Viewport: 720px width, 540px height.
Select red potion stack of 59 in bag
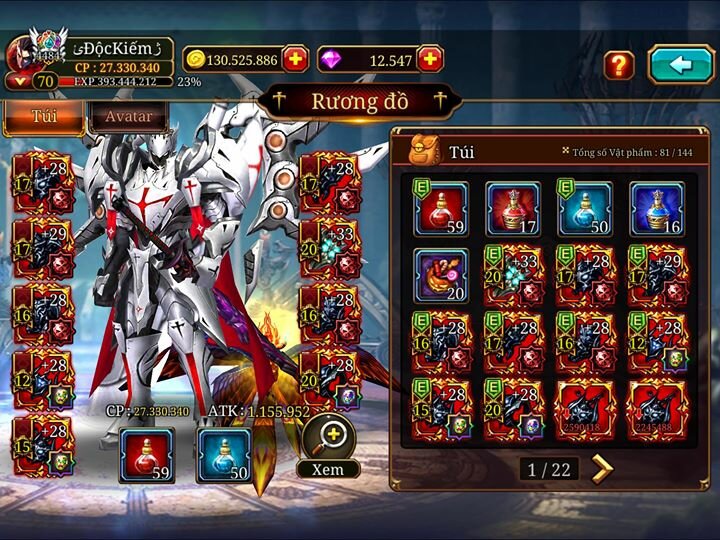point(441,208)
